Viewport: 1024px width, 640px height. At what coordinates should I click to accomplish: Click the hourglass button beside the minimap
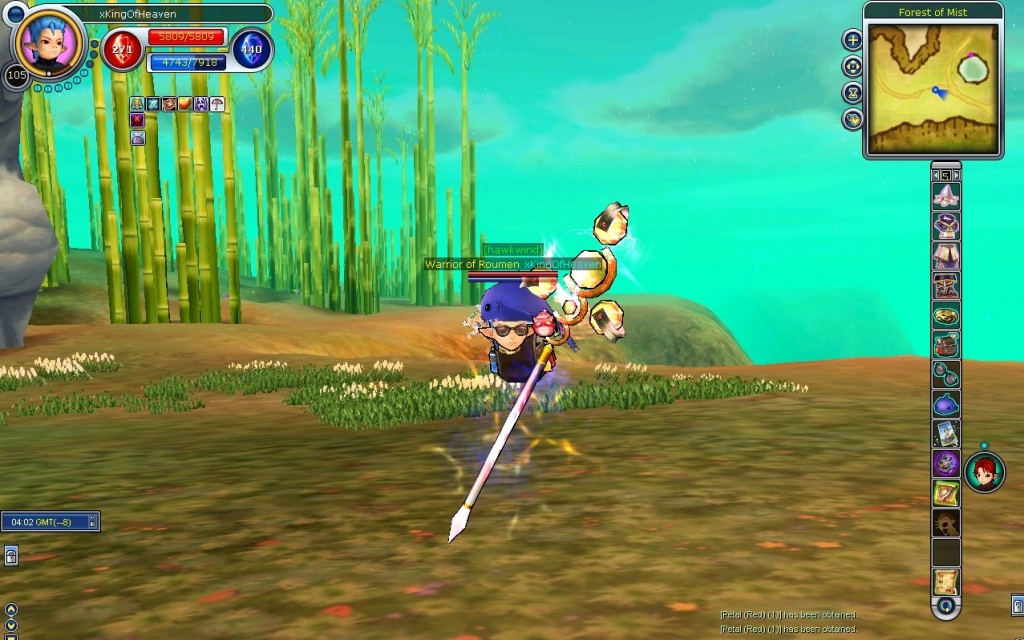[853, 93]
